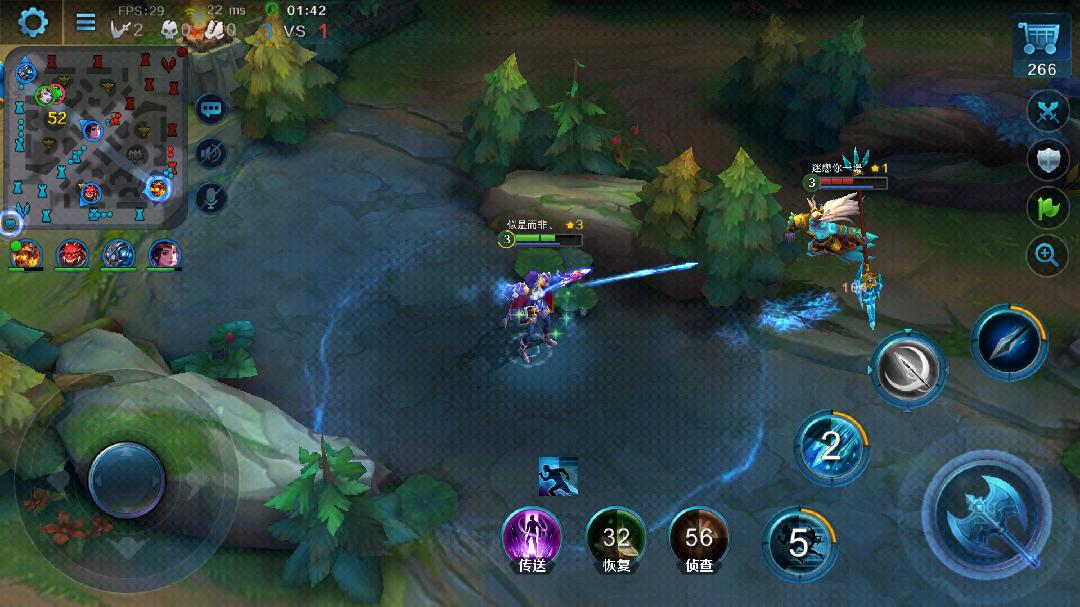Expand the three-line scoreboard menu
The image size is (1080, 607).
point(86,22)
